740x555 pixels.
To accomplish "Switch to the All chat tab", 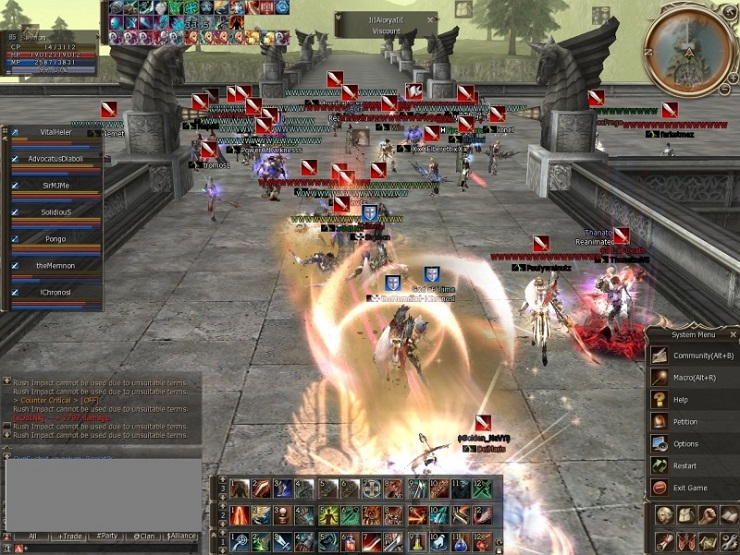I will pyautogui.click(x=32, y=536).
